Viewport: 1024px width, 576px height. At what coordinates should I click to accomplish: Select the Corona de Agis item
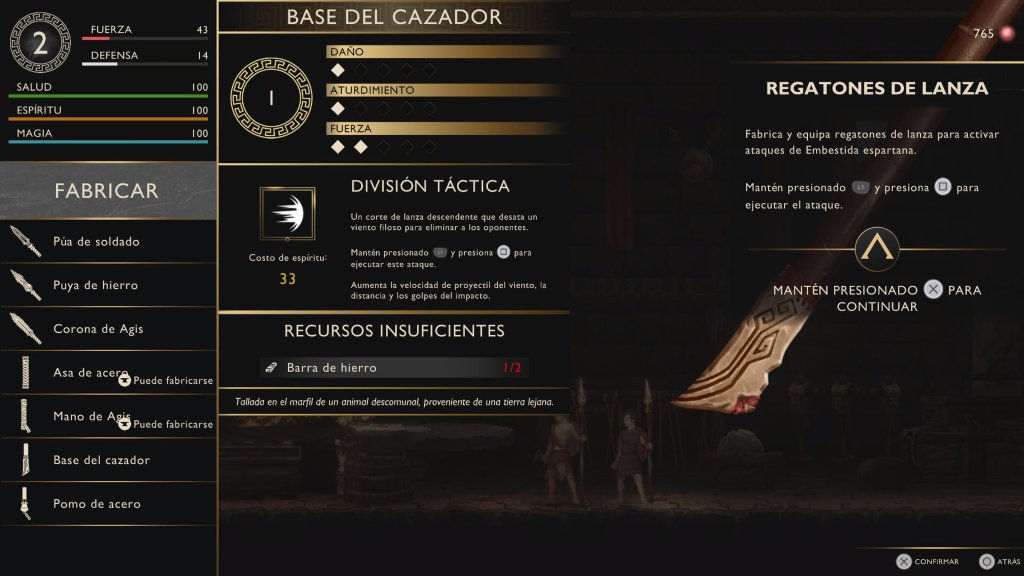coord(108,329)
